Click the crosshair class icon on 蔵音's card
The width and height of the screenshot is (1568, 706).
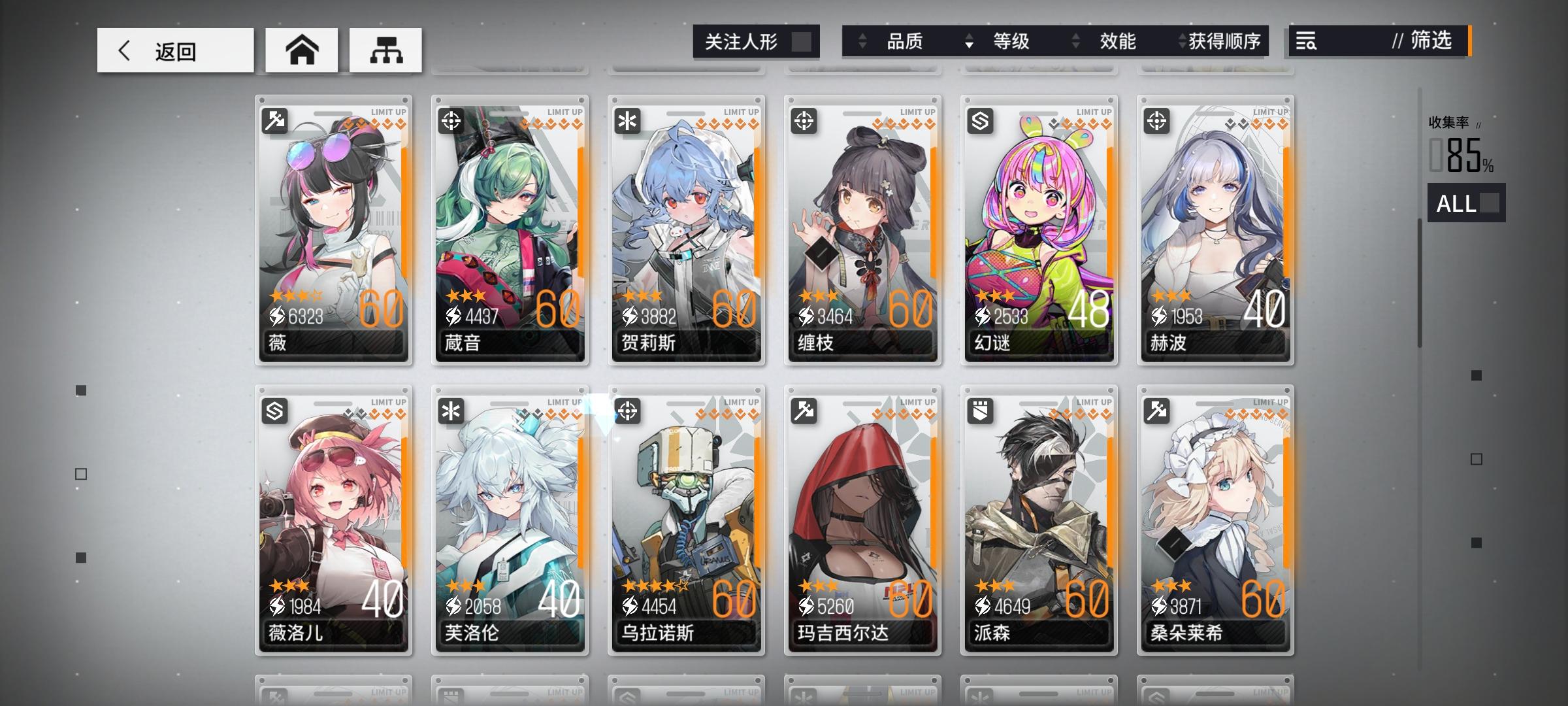point(450,120)
